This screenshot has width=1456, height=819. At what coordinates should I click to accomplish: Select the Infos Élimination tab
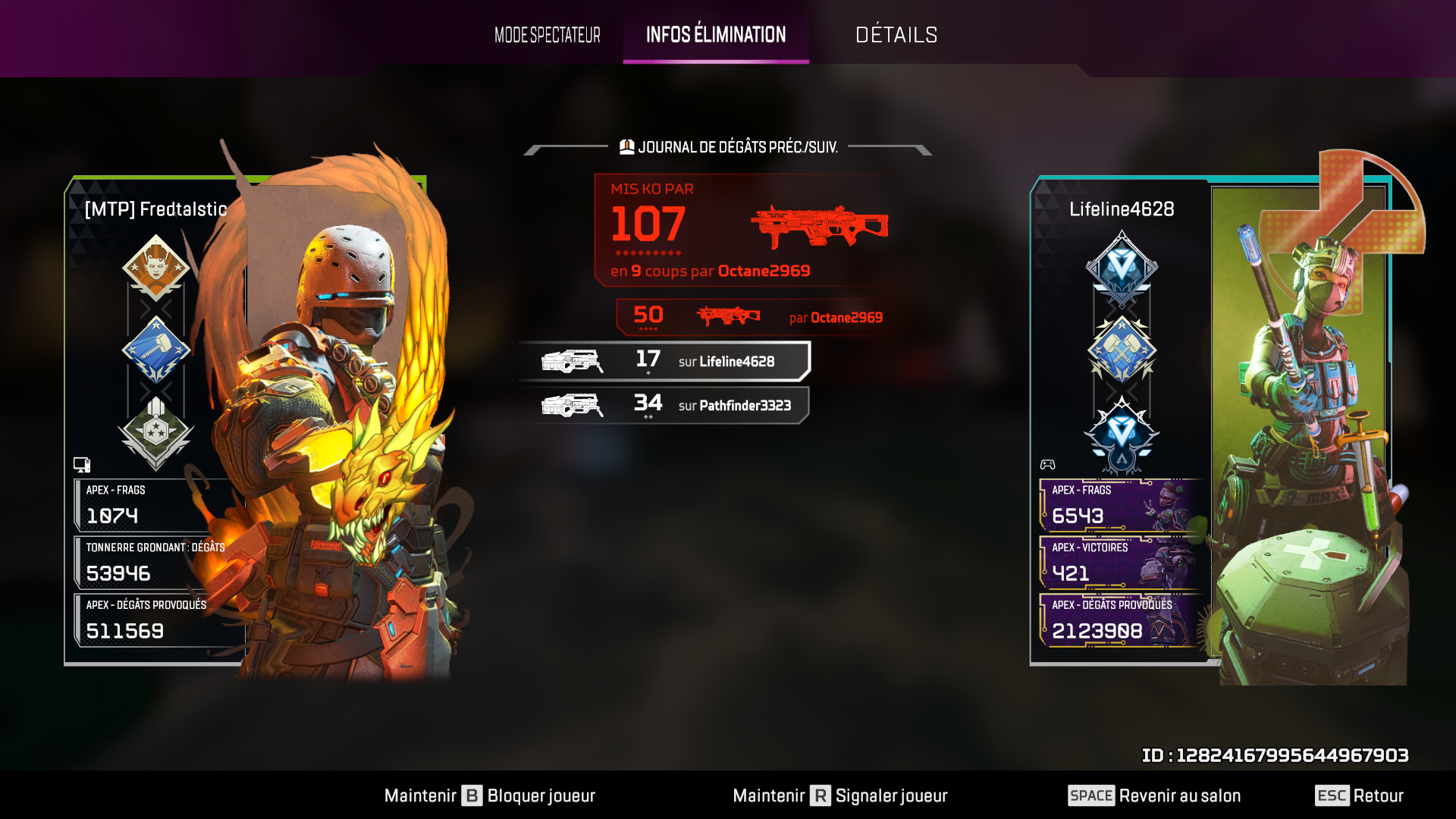(716, 35)
